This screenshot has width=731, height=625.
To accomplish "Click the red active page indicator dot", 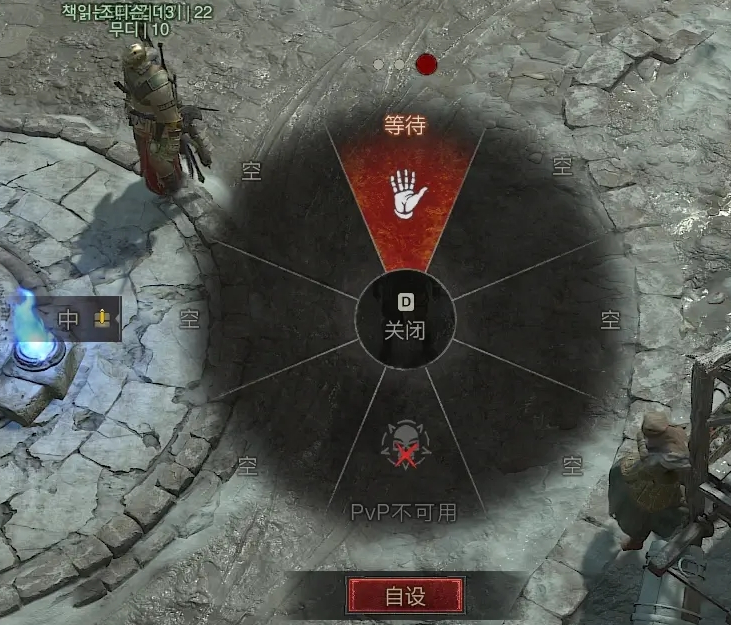I will (x=427, y=64).
